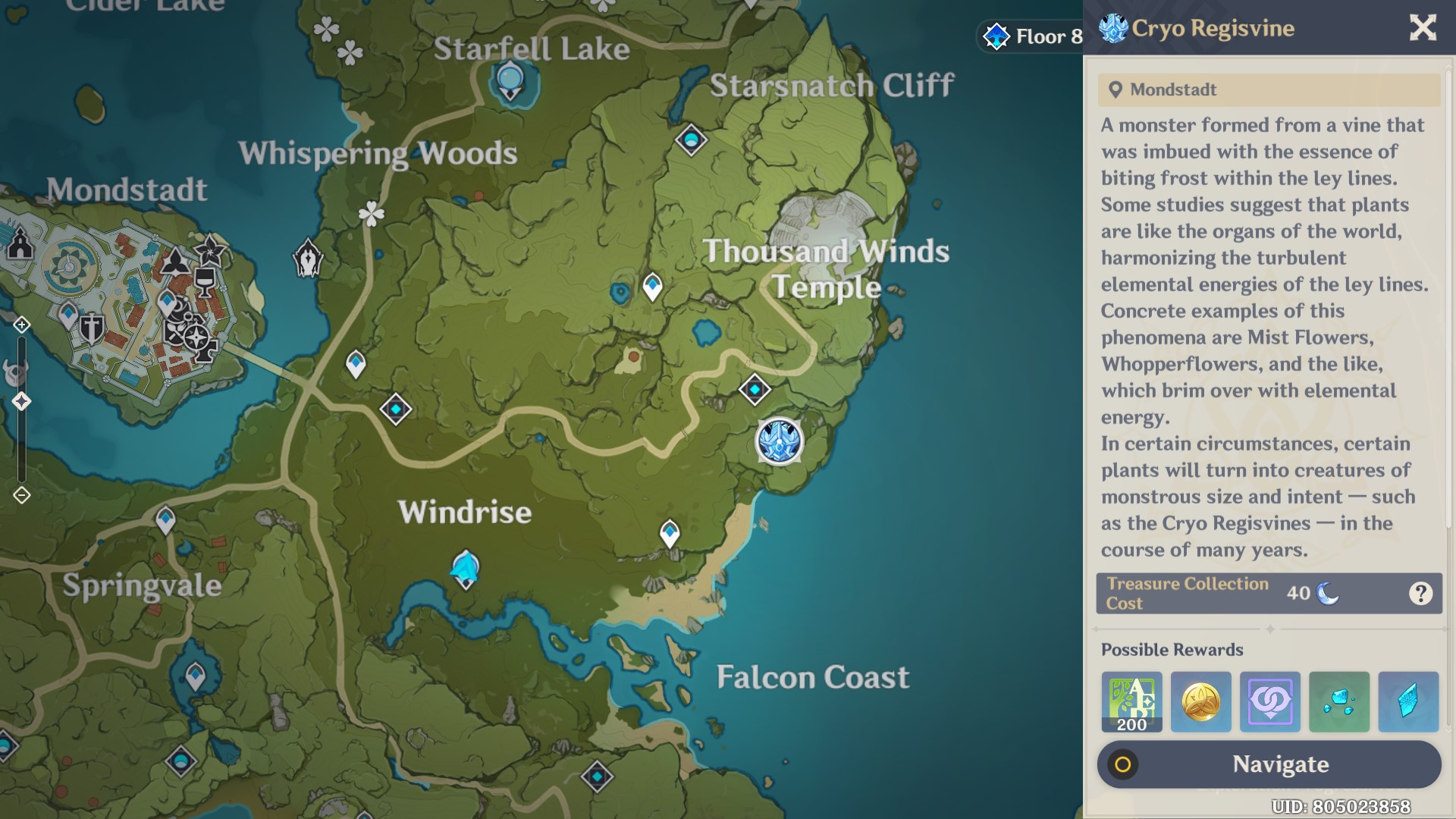
Task: Select the Companionship EXP reward icon
Action: [x=1270, y=701]
